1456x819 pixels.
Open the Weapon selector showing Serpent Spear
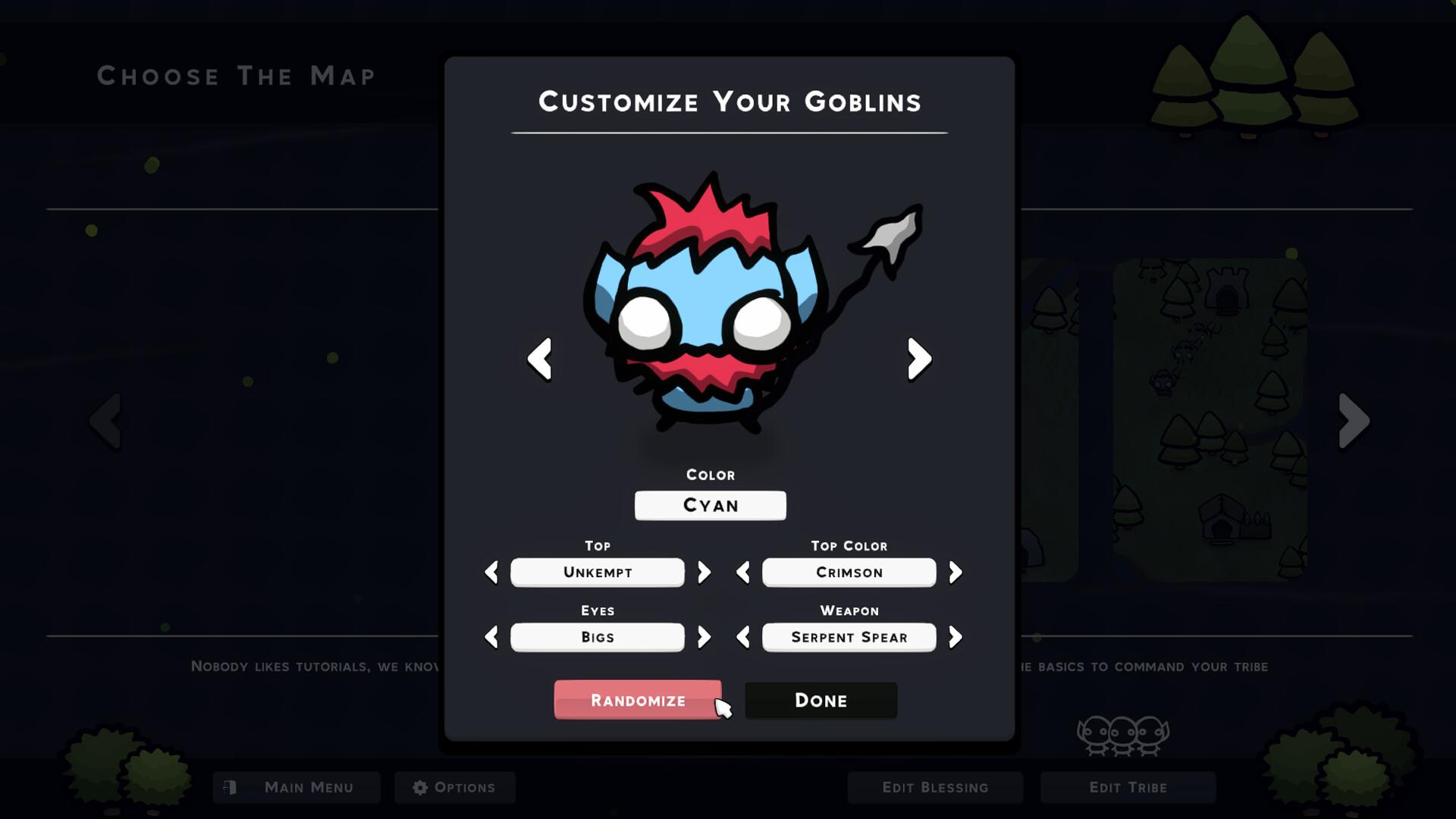(x=849, y=637)
